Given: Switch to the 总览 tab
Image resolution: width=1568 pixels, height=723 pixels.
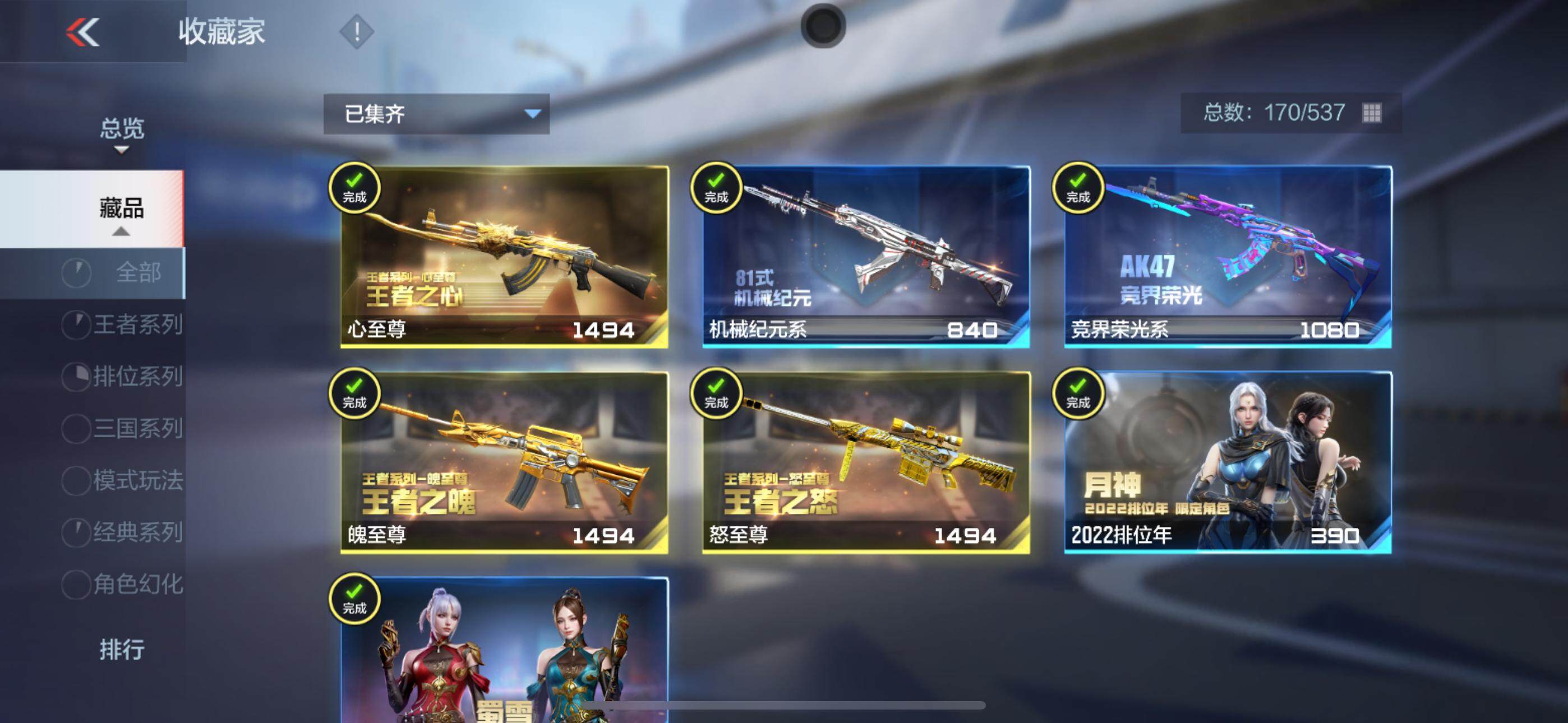Looking at the screenshot, I should (x=122, y=129).
